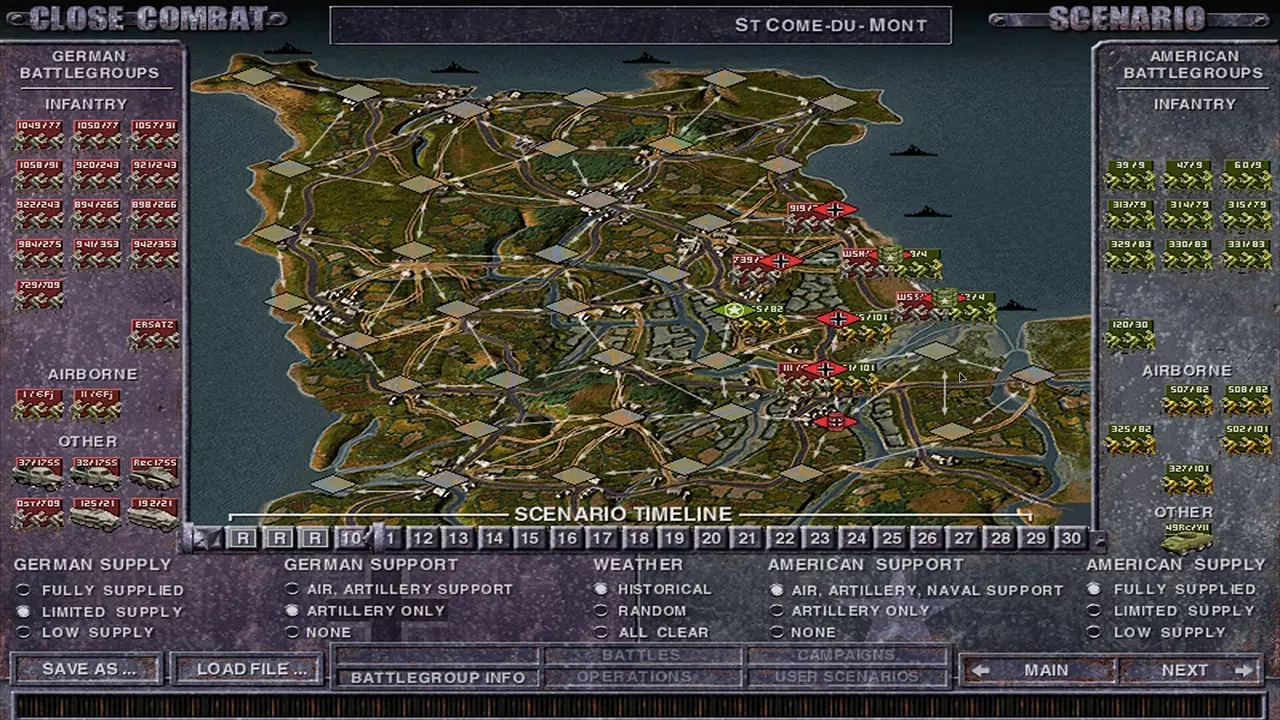Click the green 3/82 battlegroup marker on map
This screenshot has height=720, width=1280.
735,311
